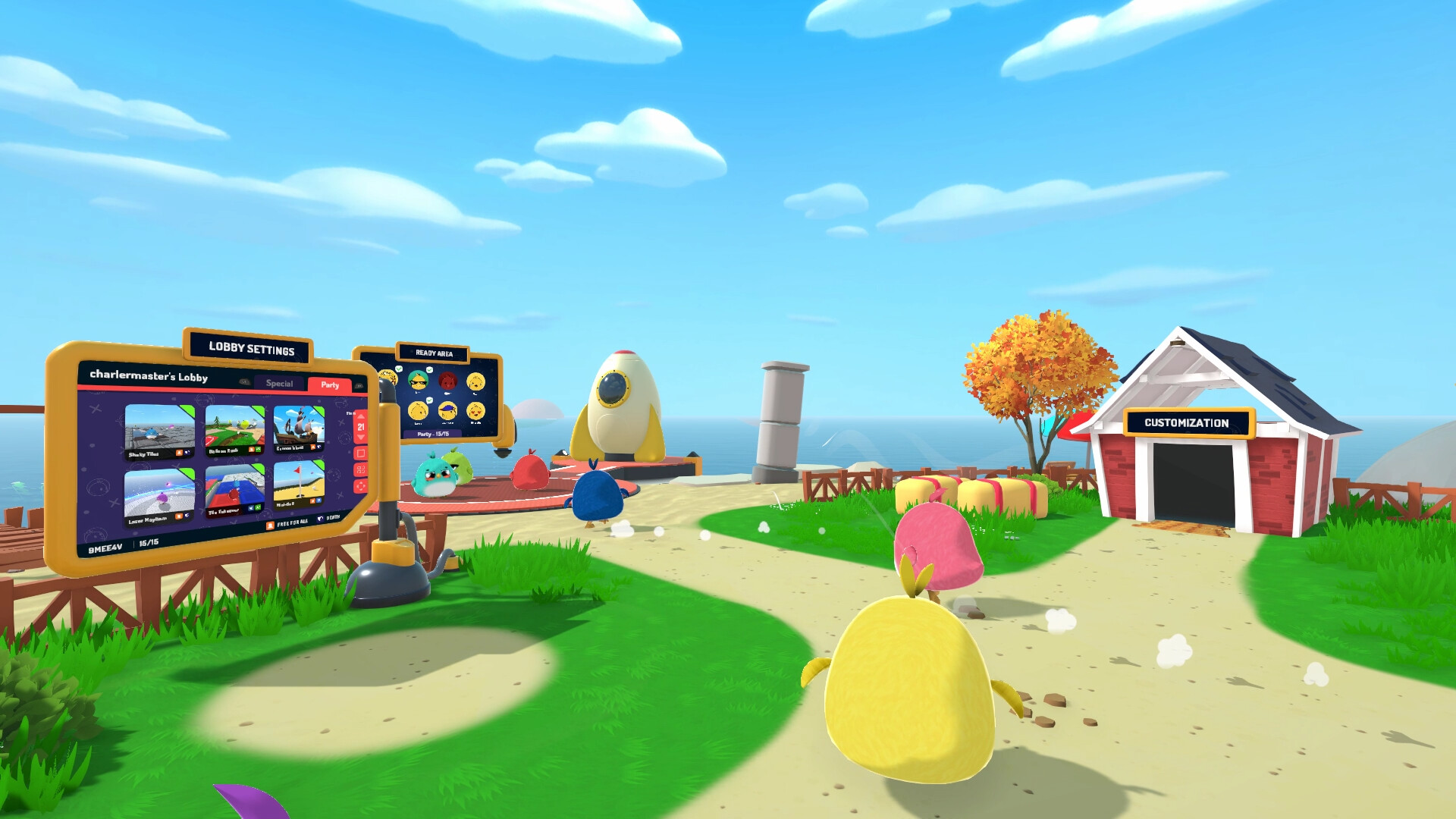
Task: Toggle the ready checkmark on the bottom-left avatar
Action: [x=429, y=400]
